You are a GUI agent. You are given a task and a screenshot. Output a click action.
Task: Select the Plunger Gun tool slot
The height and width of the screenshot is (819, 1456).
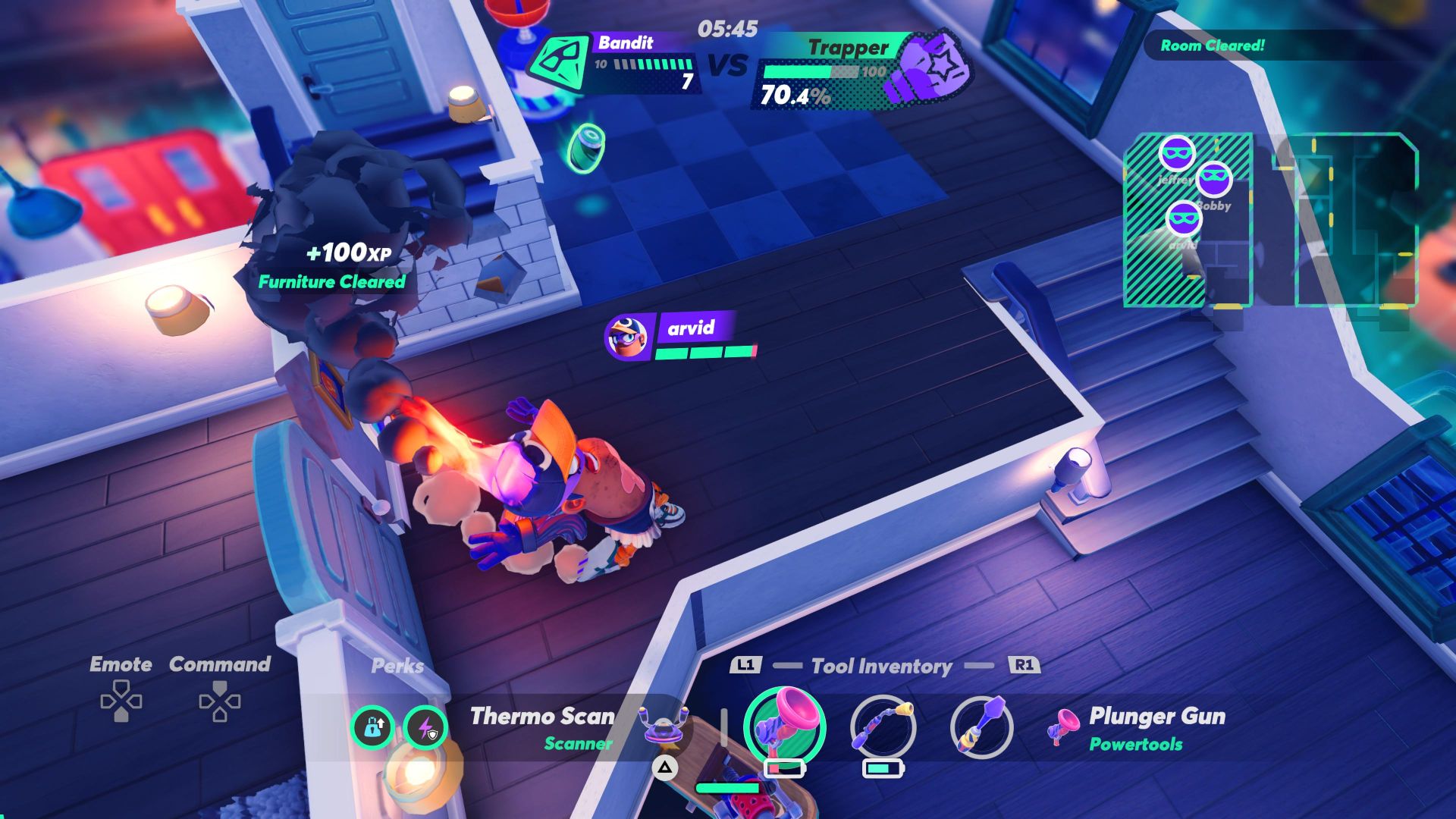point(784,726)
